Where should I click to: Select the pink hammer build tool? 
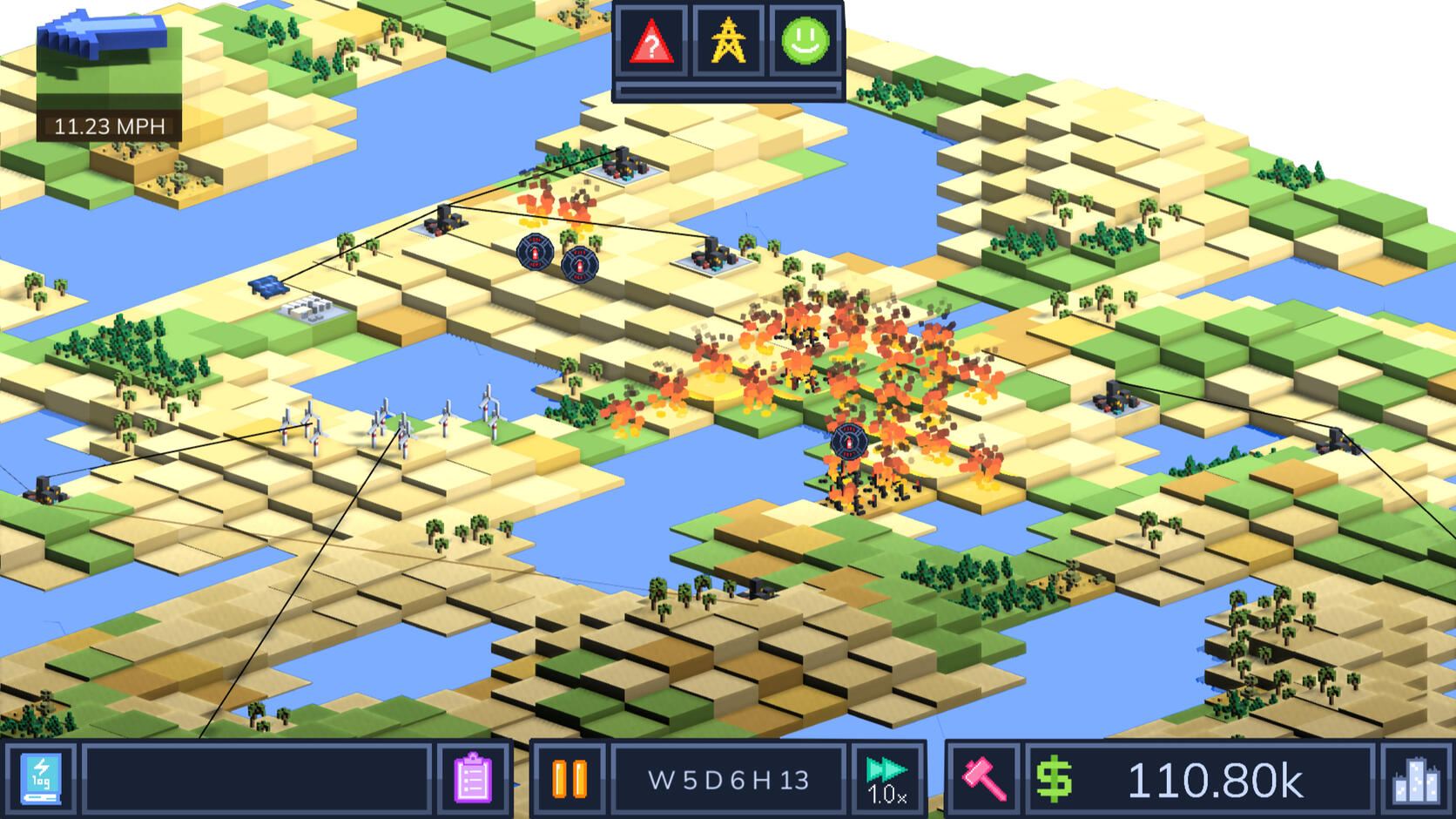983,779
